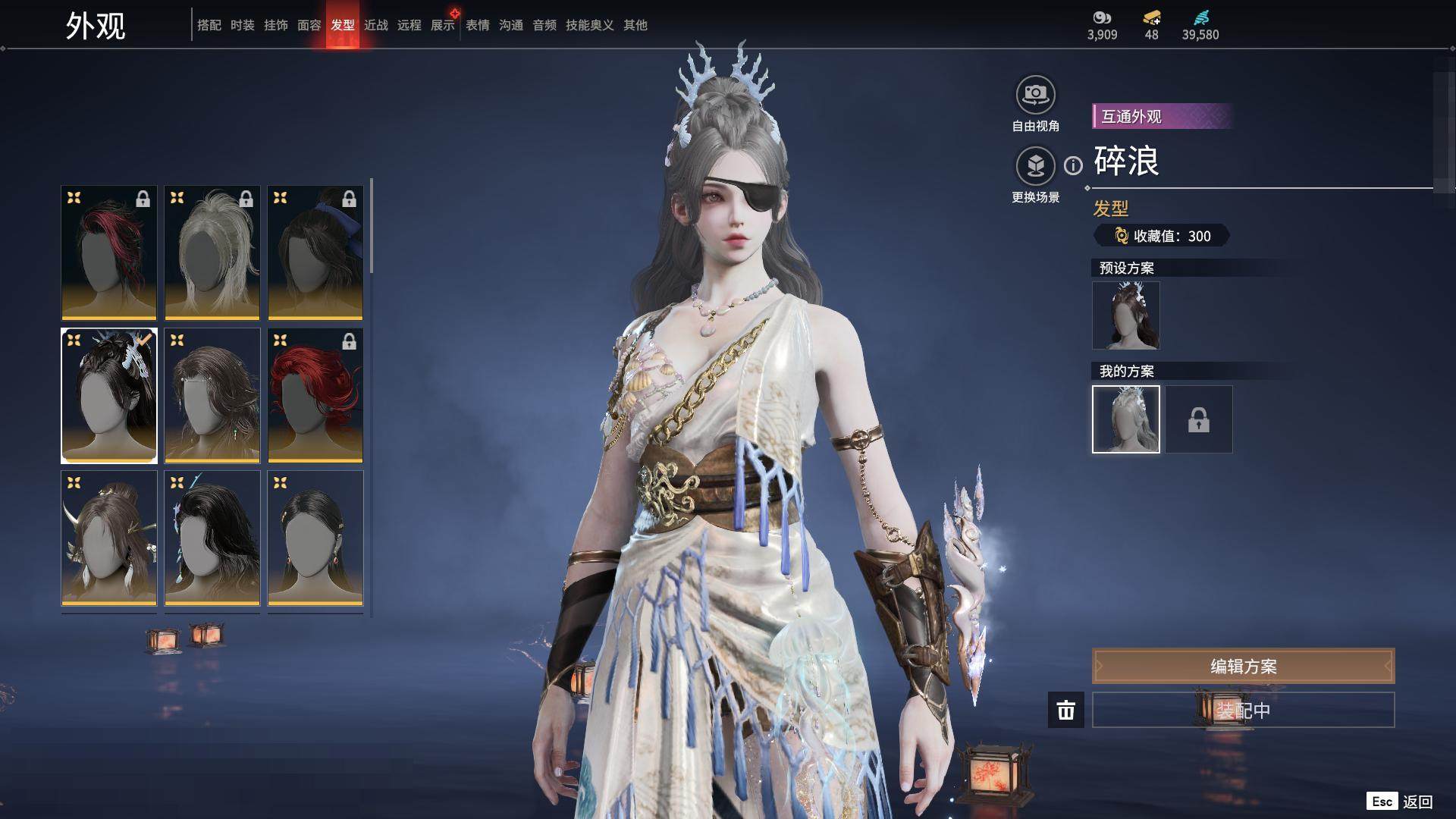Open the 时装 tab

click(x=242, y=25)
